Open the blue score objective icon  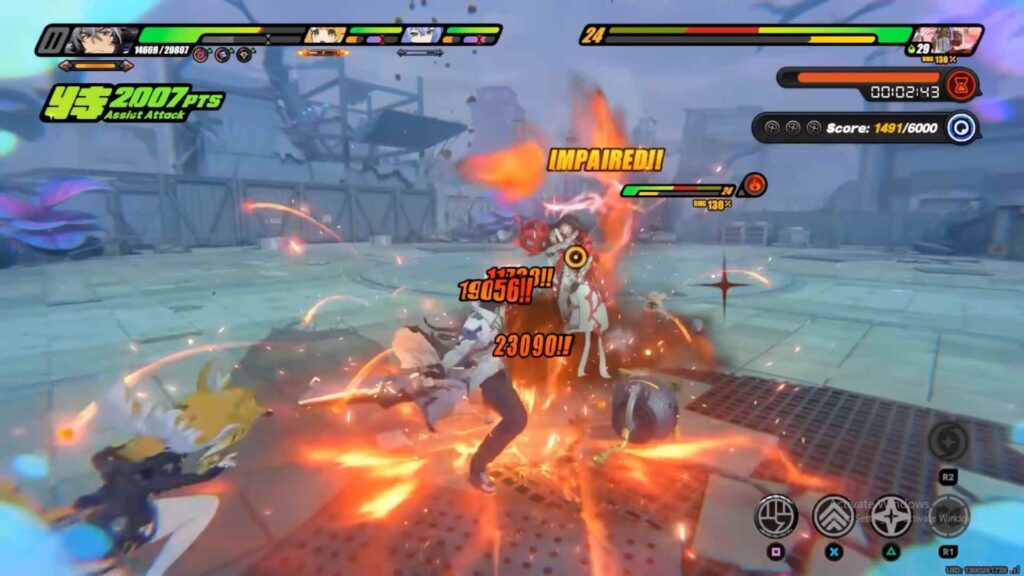coord(963,128)
